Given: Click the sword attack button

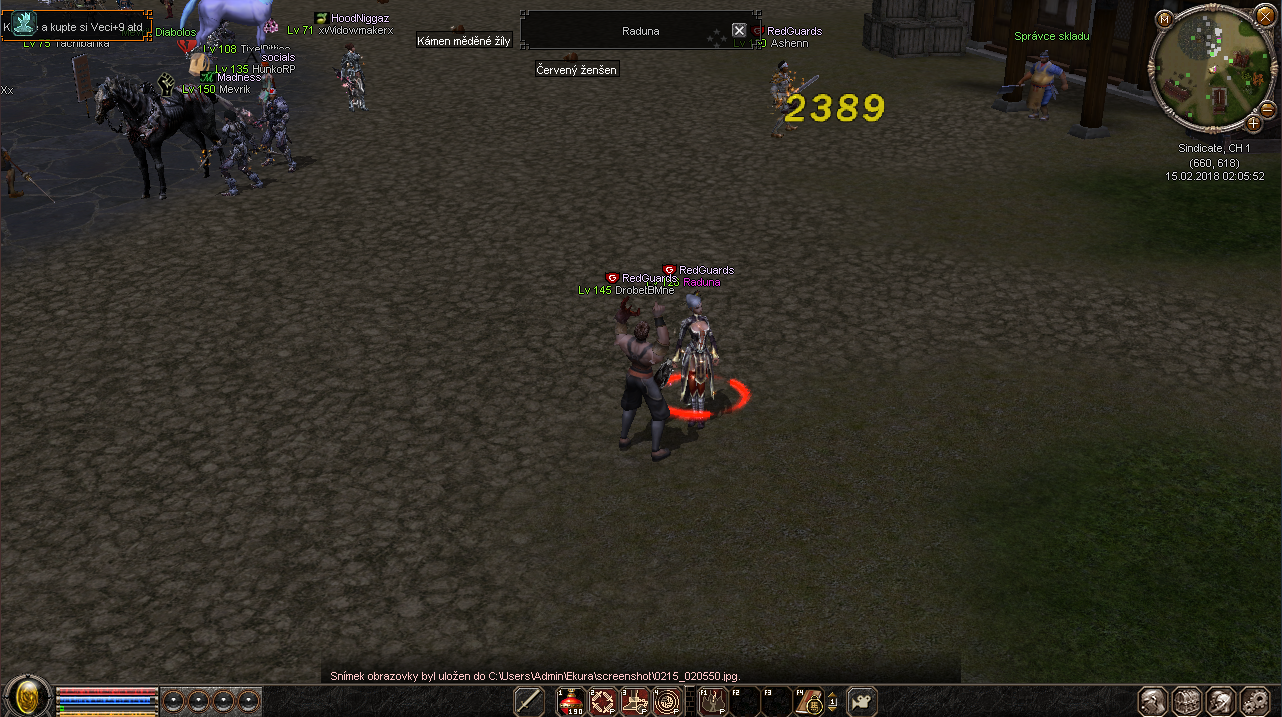Looking at the screenshot, I should (x=529, y=702).
